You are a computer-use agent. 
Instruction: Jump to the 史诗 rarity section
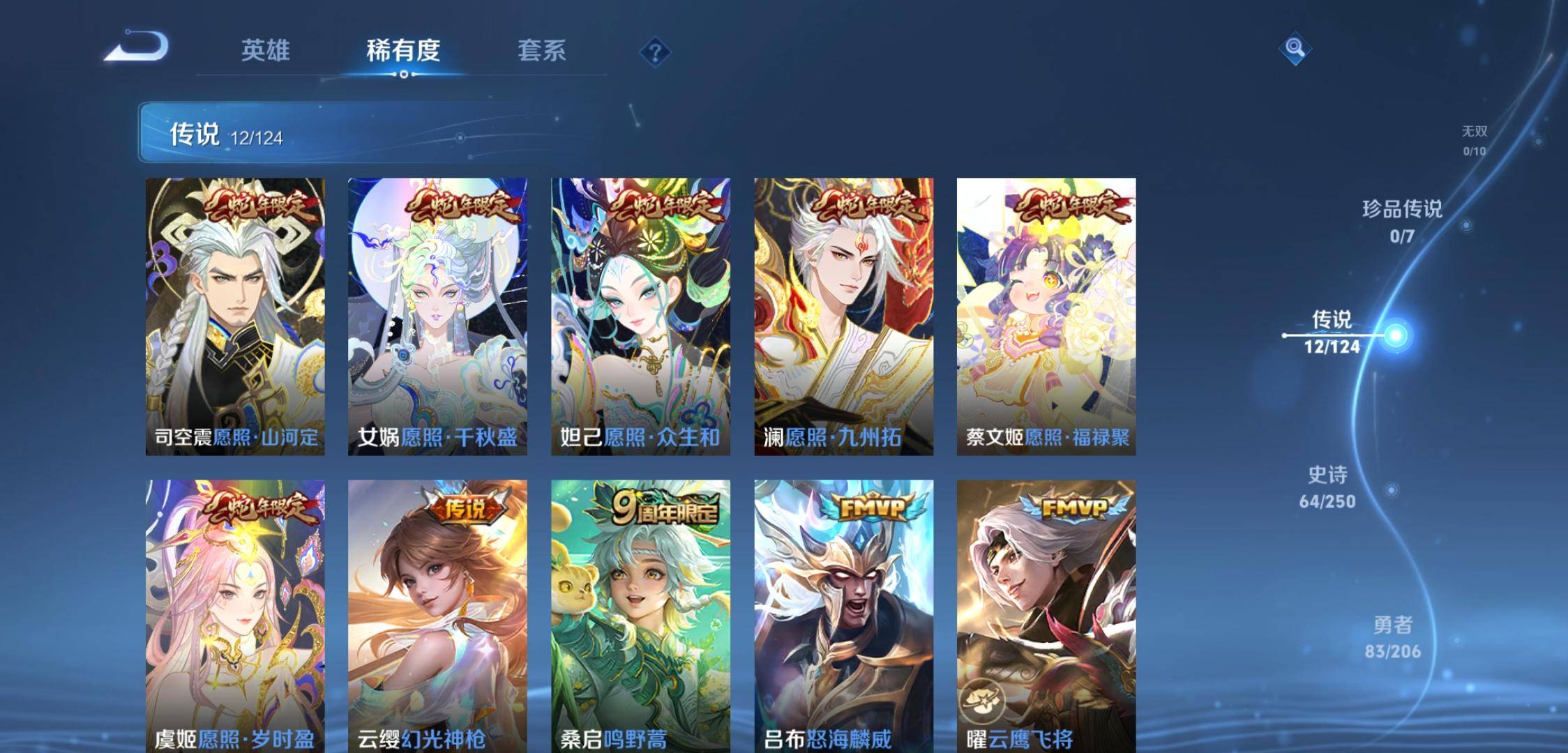tap(1327, 487)
